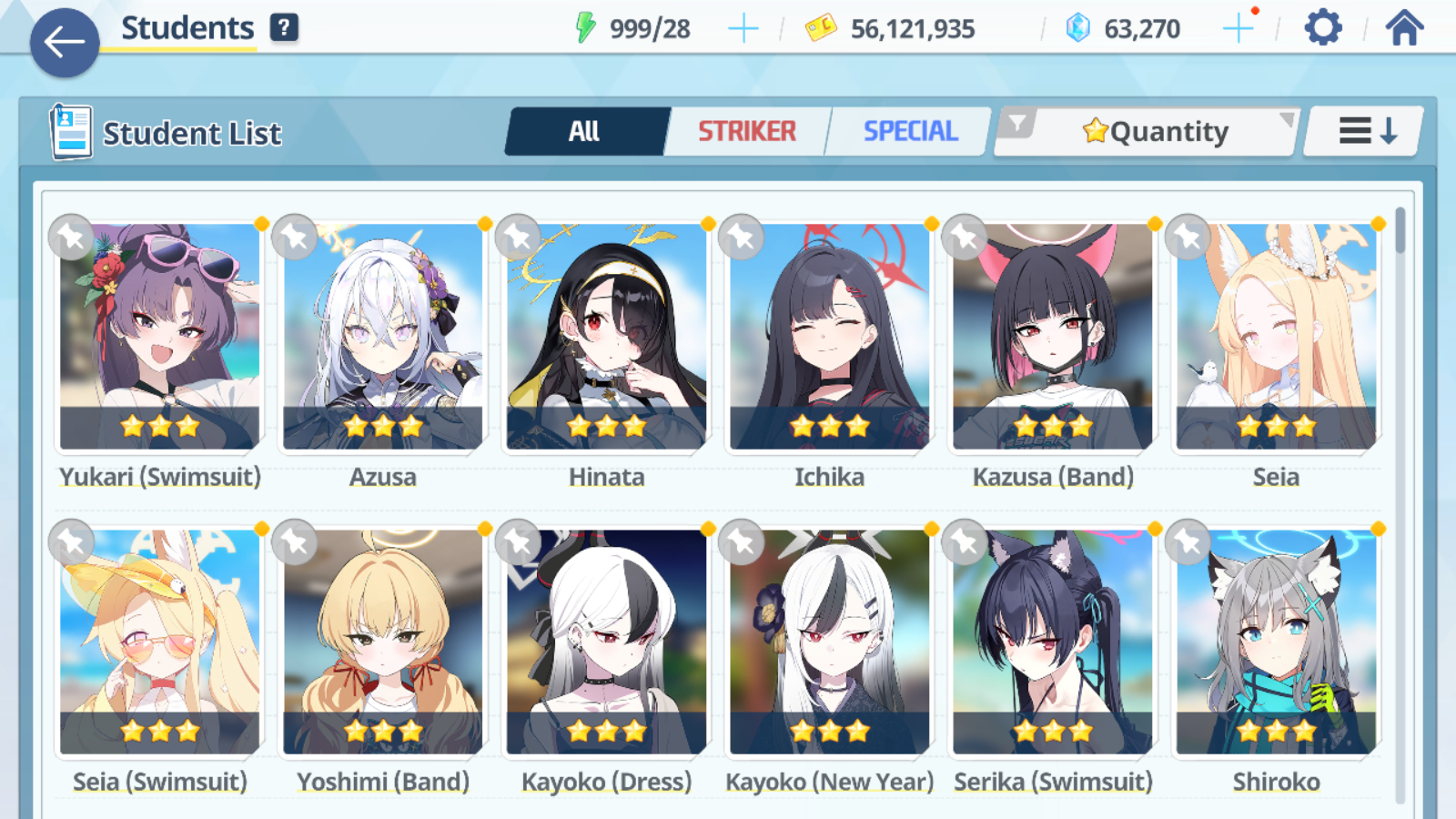This screenshot has height=819, width=1456.
Task: Select the All students tab
Action: (587, 131)
